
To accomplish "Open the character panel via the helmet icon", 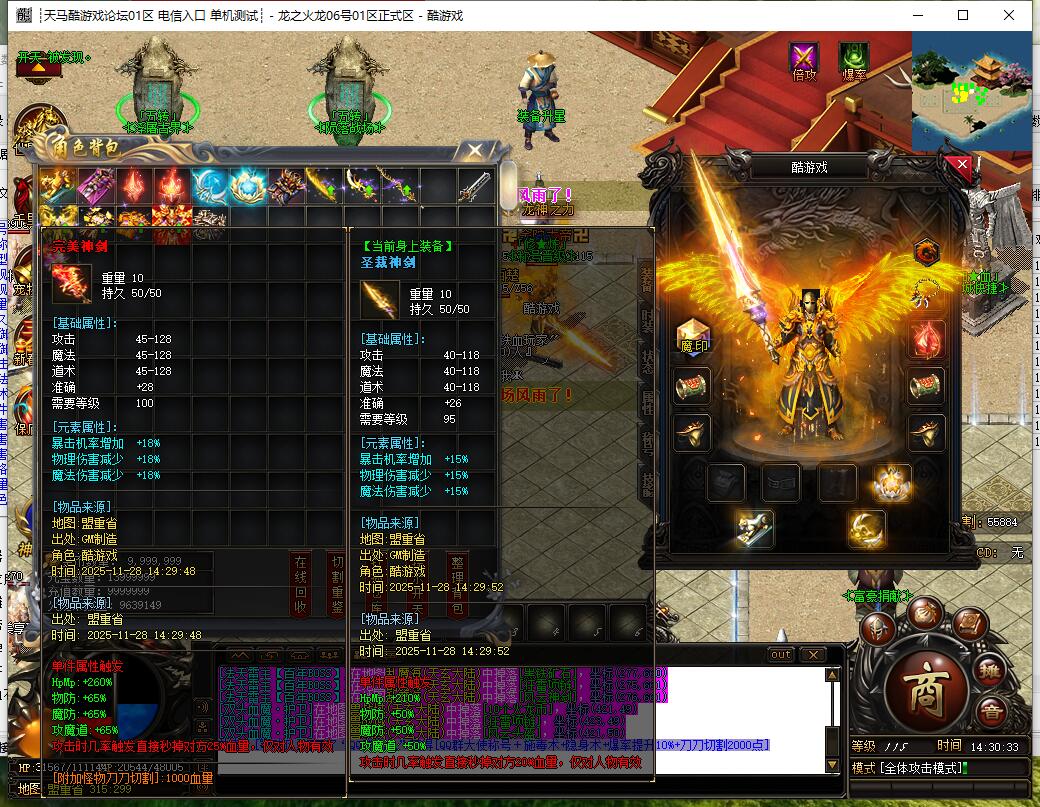I will tap(880, 628).
